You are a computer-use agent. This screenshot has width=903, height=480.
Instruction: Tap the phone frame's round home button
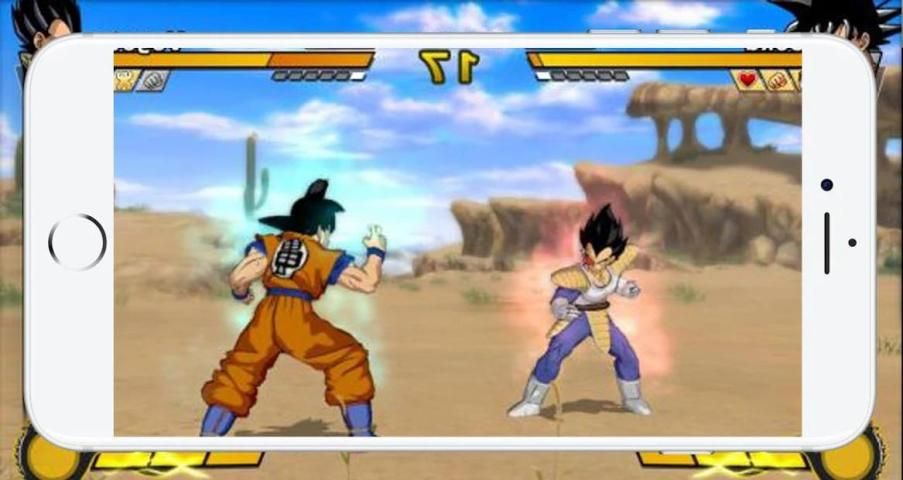pyautogui.click(x=77, y=242)
